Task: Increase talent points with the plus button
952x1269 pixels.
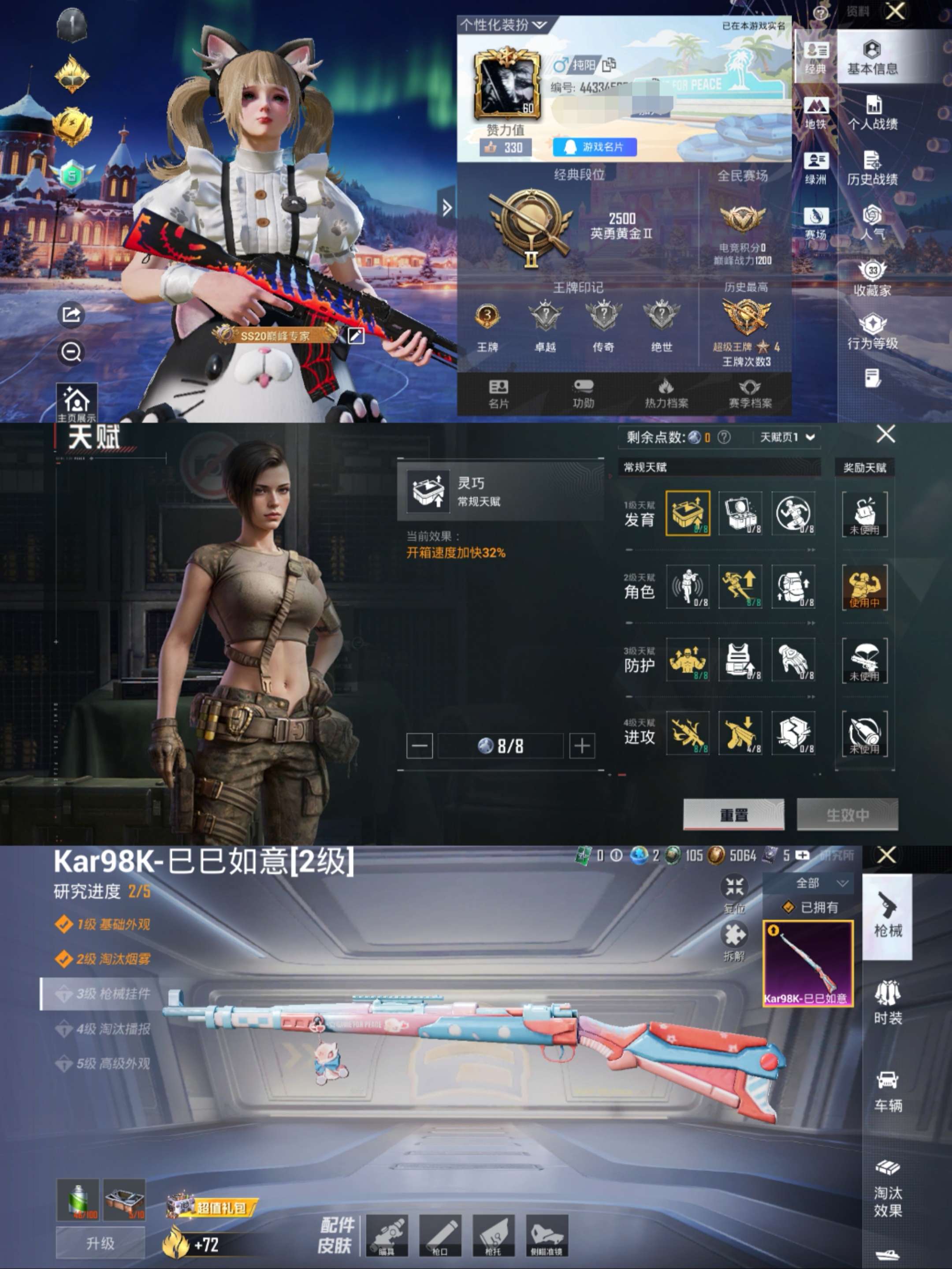Action: [581, 746]
